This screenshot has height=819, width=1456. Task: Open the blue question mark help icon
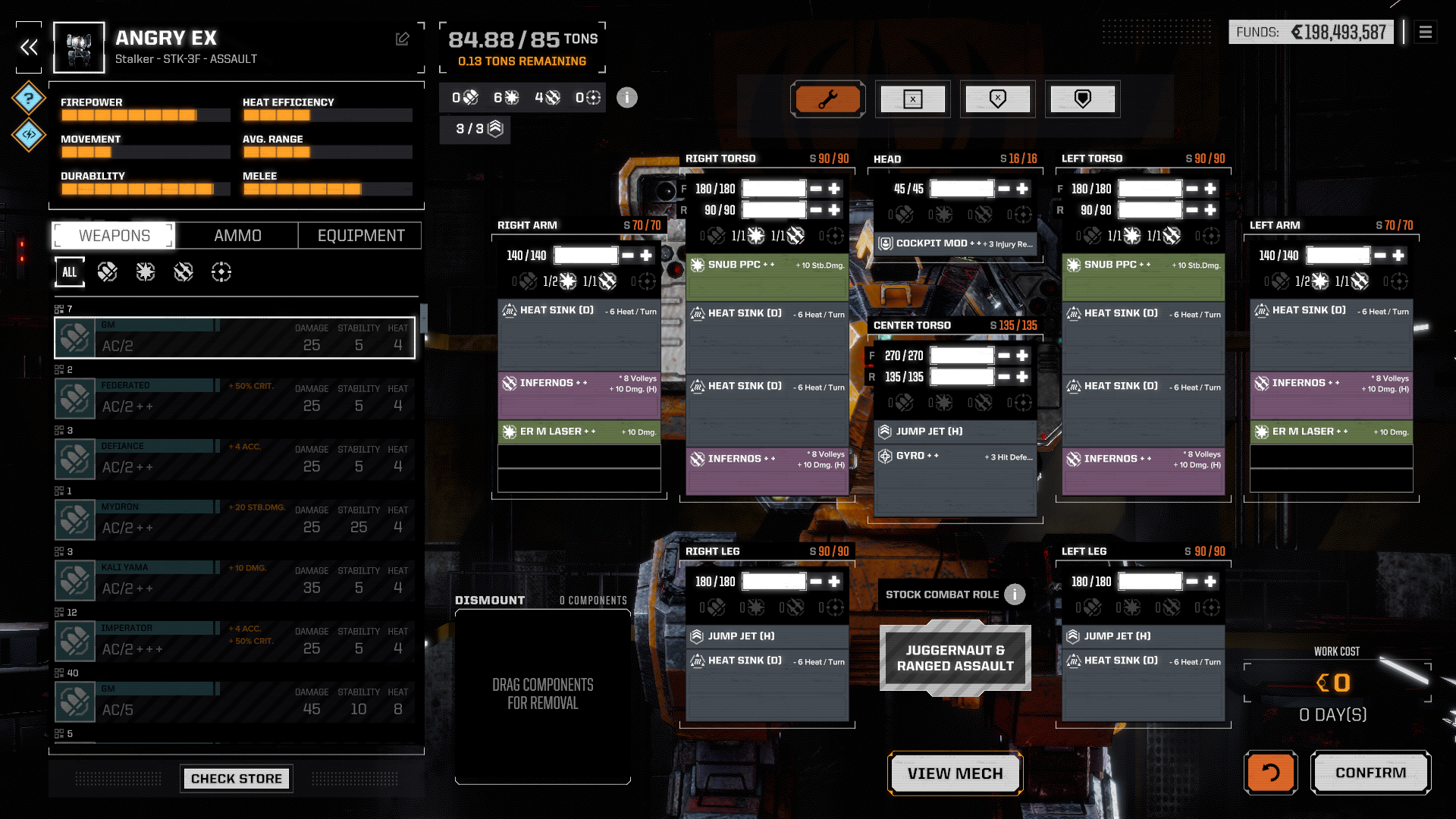click(x=29, y=98)
